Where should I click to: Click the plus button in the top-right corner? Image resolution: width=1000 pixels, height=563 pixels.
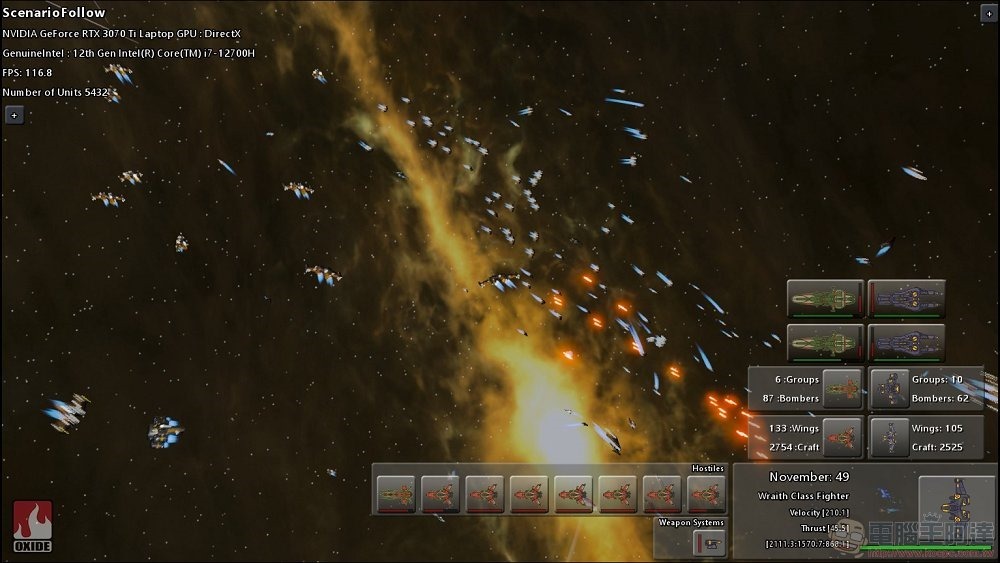point(985,14)
